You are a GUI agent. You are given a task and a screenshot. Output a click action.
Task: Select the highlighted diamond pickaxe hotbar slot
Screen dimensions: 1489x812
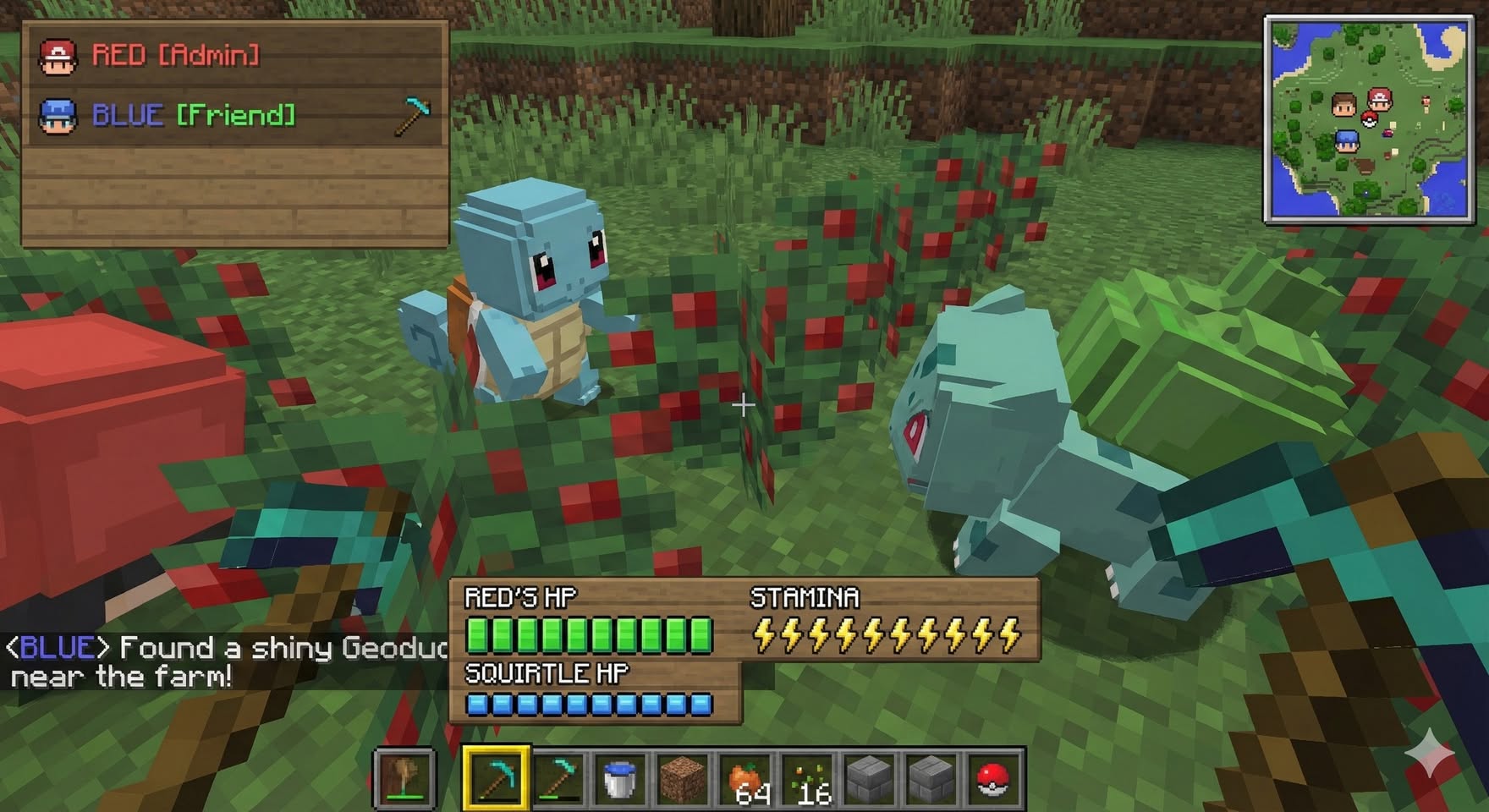497,777
